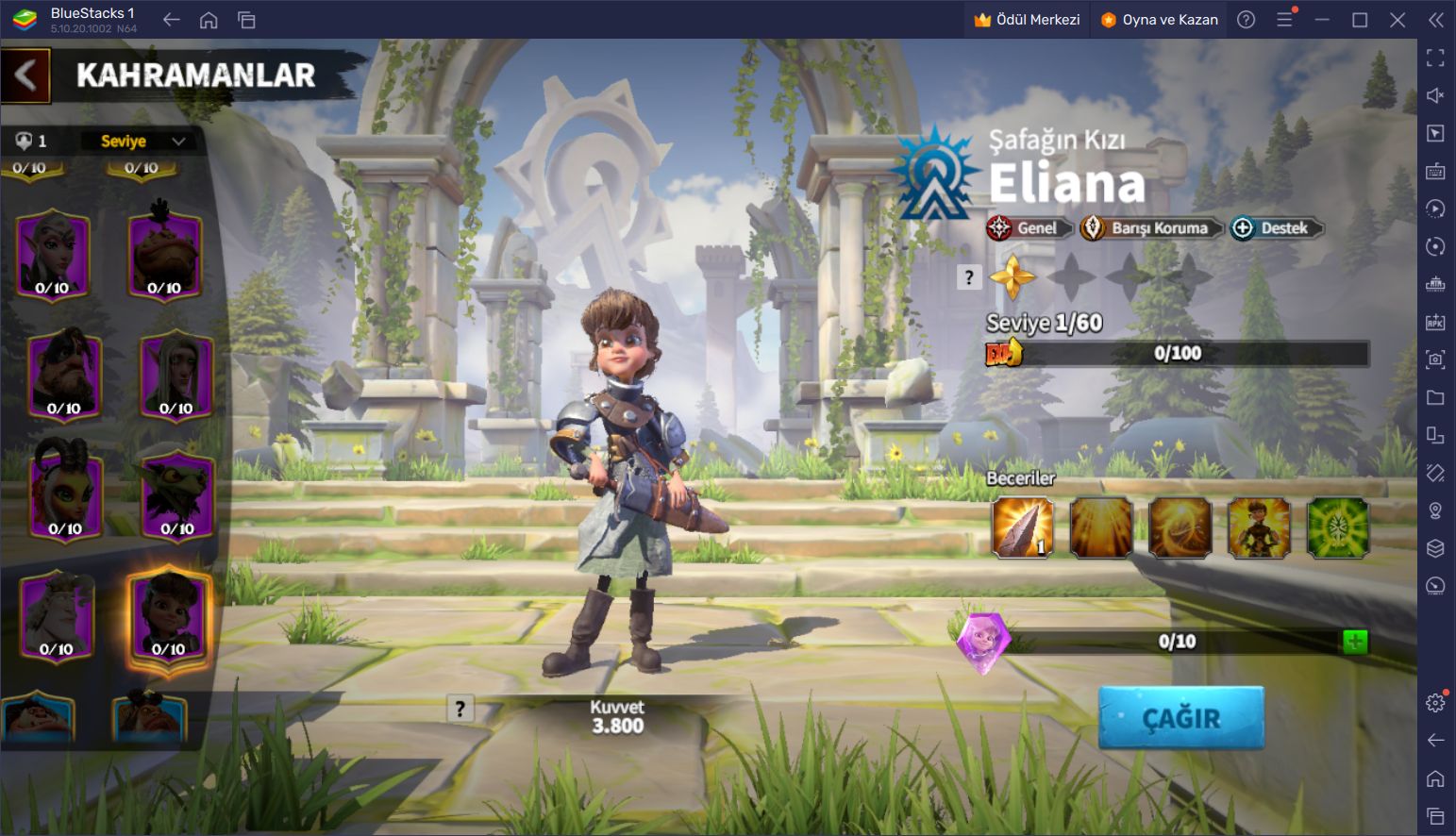Summon the hero with the ÇAĞIR button

(x=1180, y=718)
